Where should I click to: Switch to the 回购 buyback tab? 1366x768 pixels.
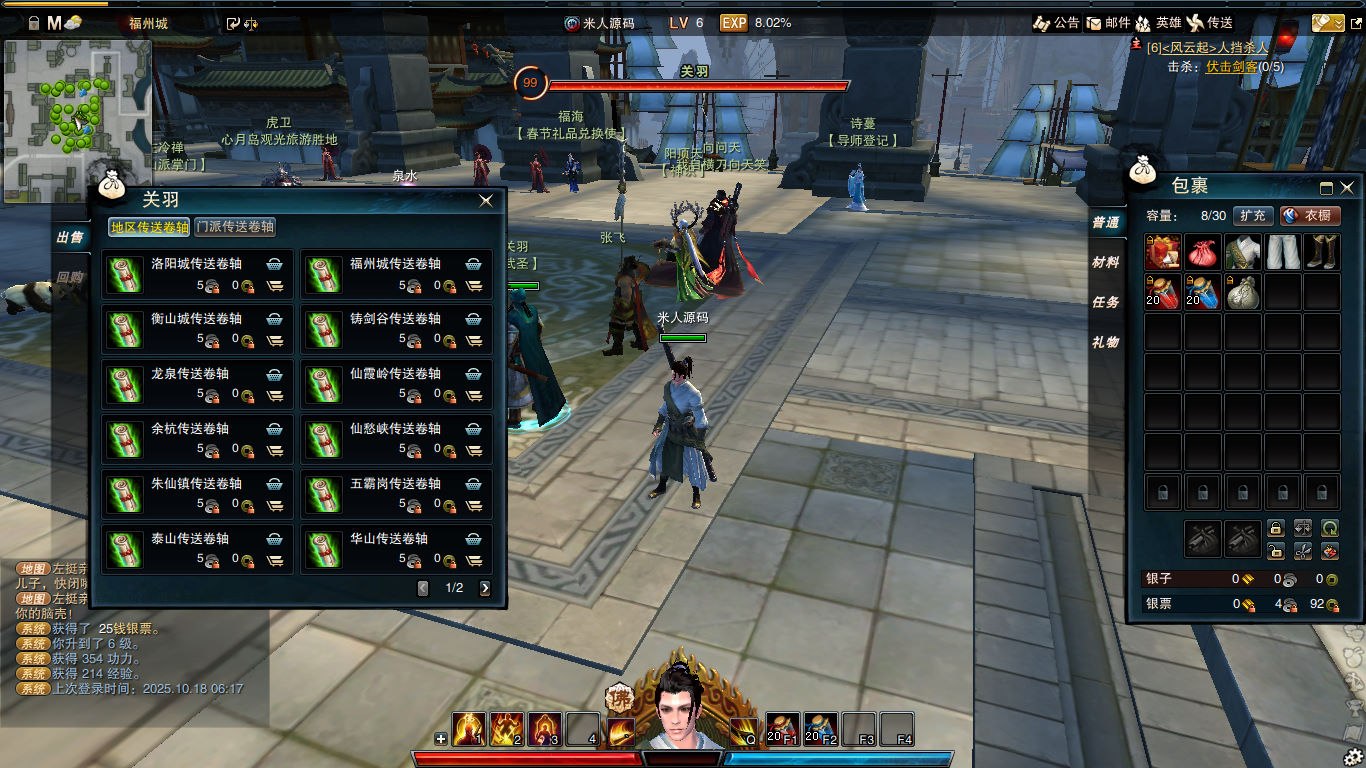(x=70, y=277)
